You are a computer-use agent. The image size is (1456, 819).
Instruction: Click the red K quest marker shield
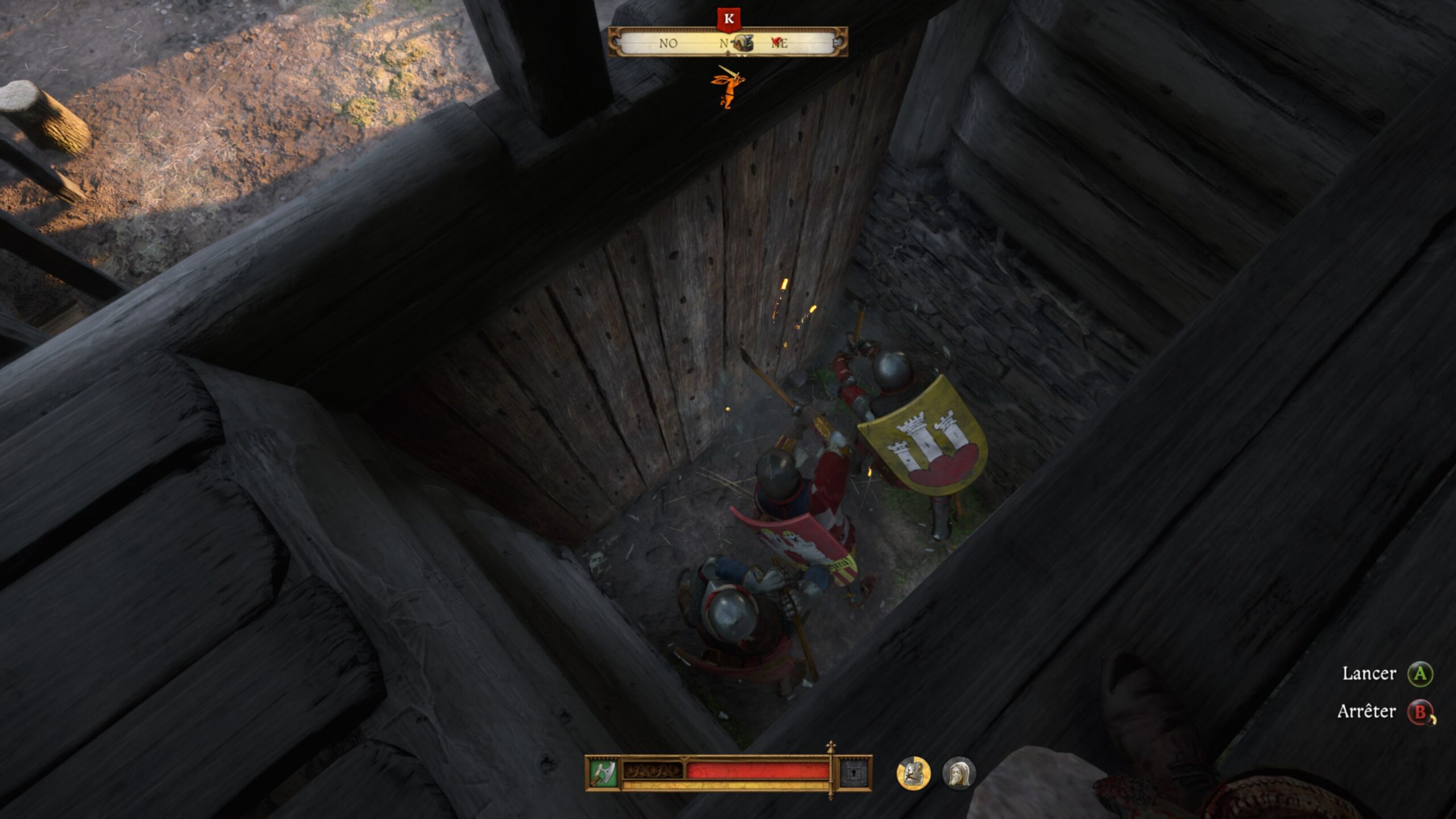pos(729,20)
